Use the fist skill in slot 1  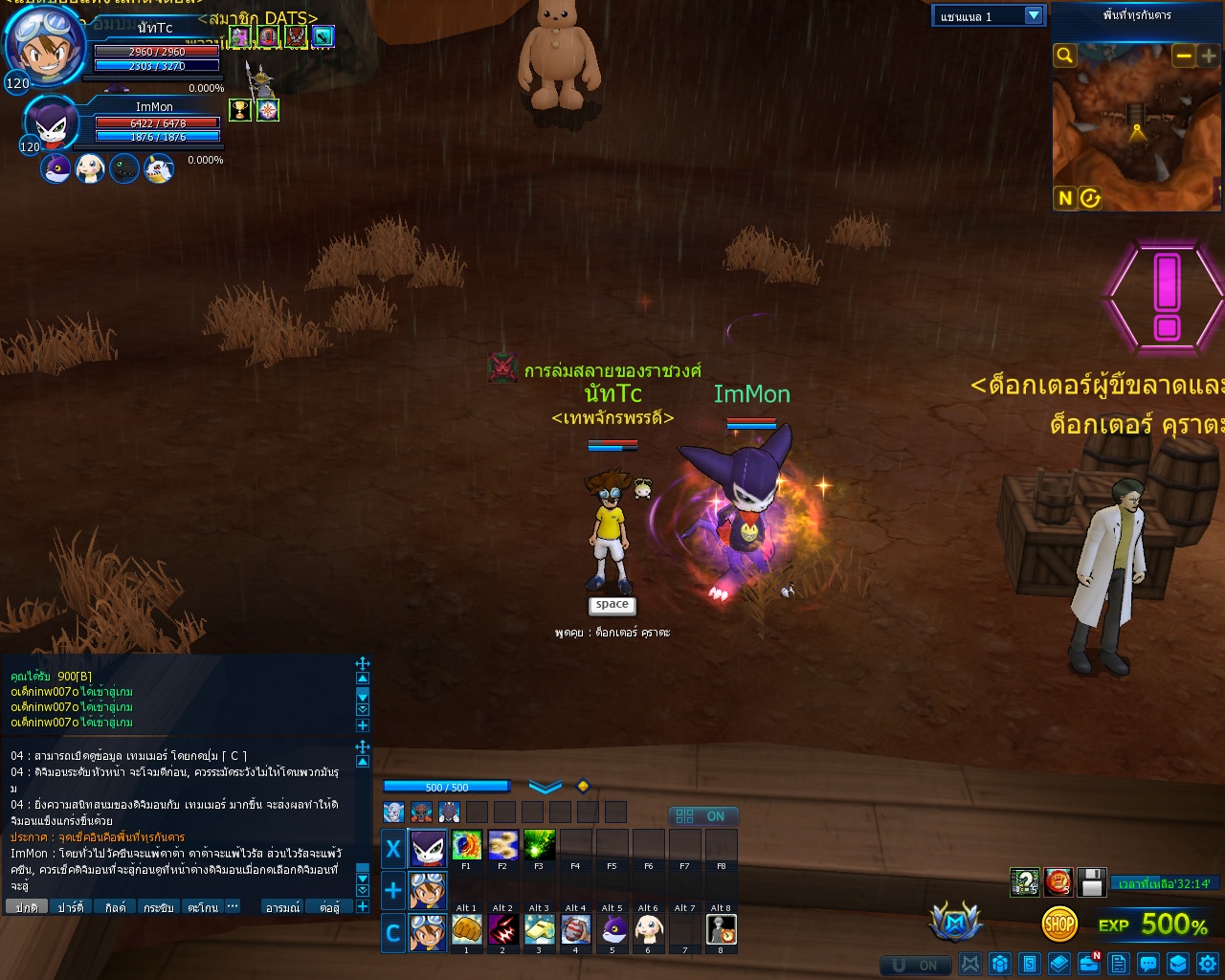pyautogui.click(x=466, y=929)
